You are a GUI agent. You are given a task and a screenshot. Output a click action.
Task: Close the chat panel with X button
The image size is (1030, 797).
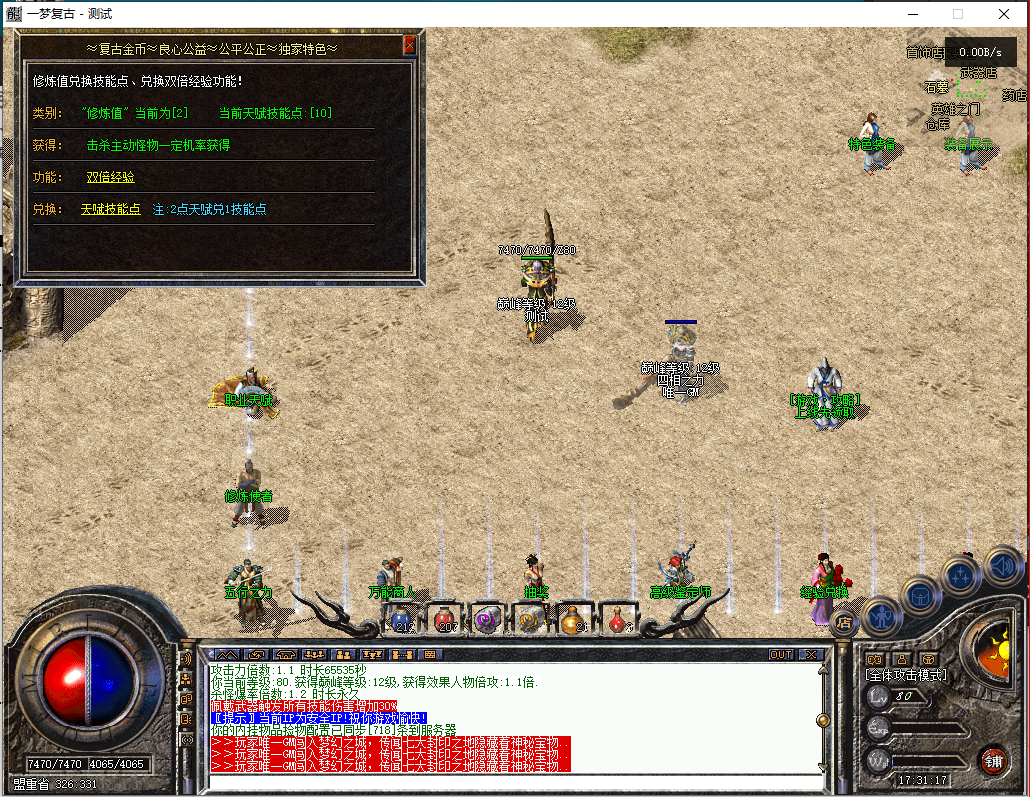(810, 654)
